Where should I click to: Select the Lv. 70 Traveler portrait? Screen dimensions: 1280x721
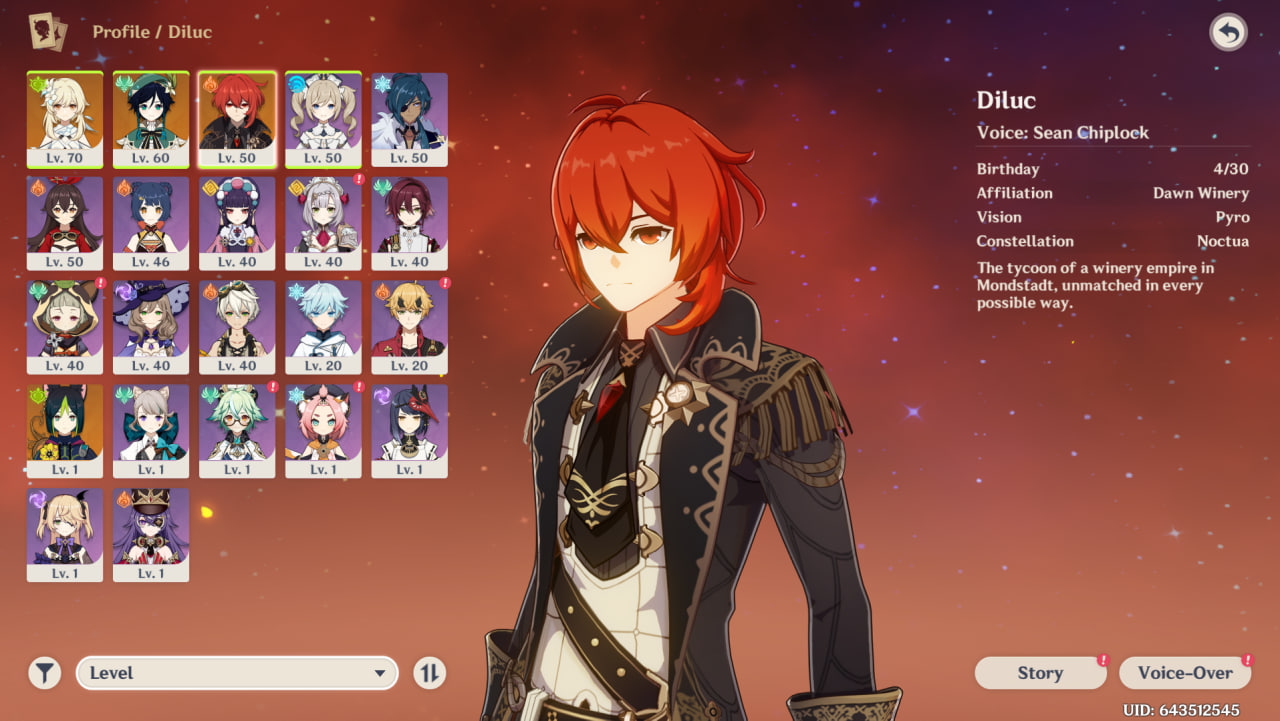(x=65, y=118)
